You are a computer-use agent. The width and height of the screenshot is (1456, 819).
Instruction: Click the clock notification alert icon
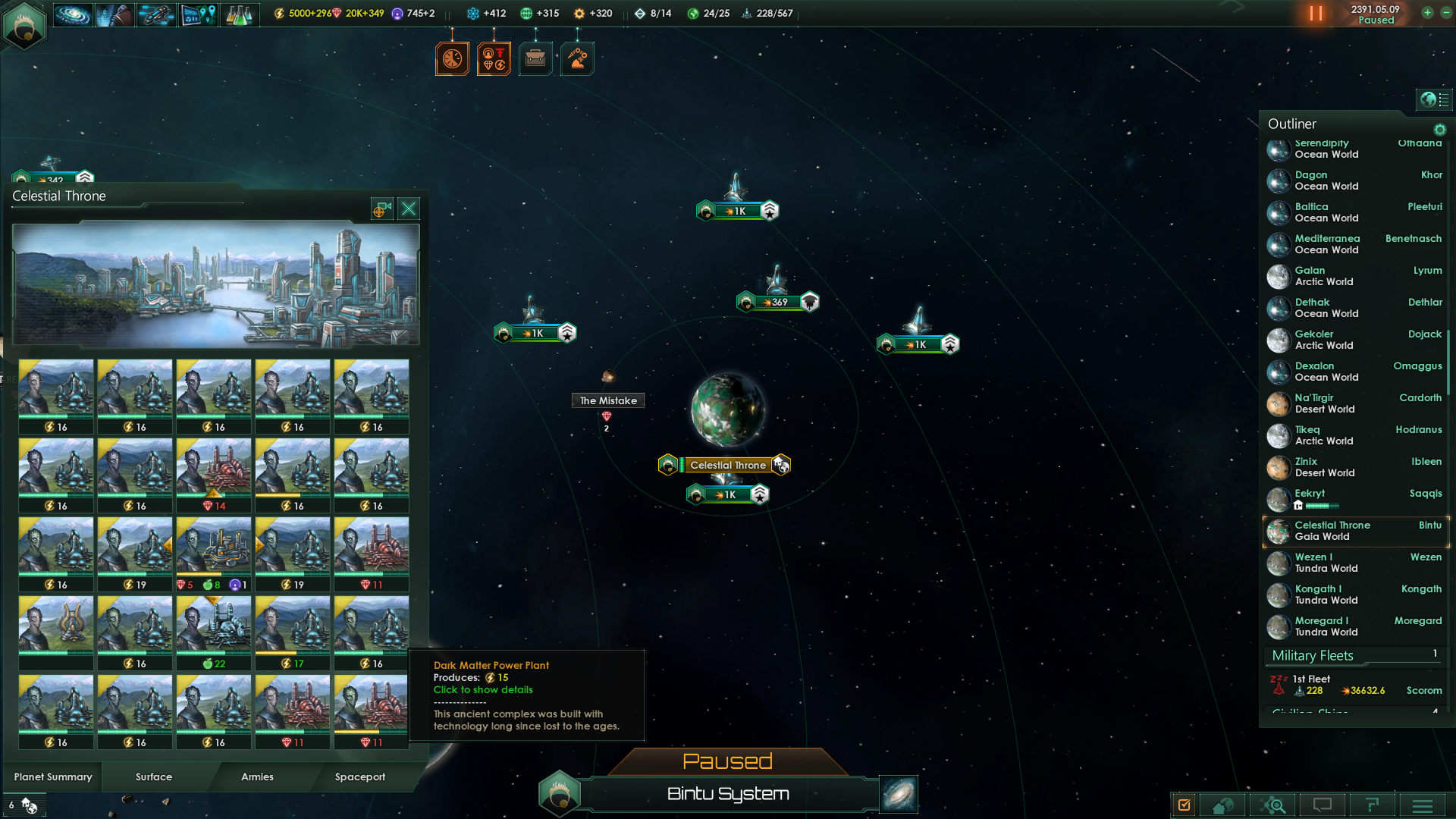tap(453, 58)
